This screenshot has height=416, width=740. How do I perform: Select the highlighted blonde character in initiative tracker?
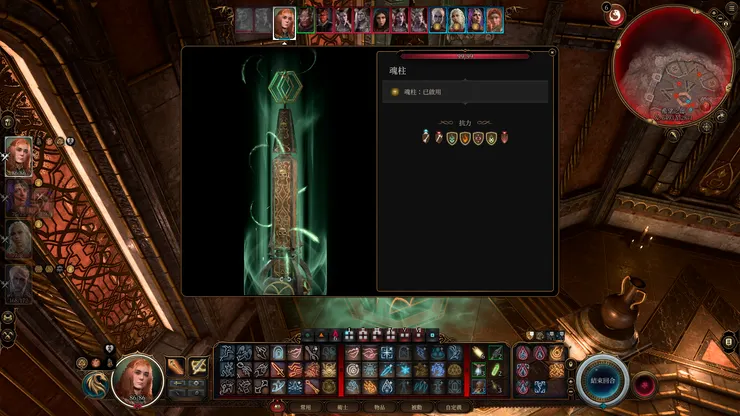pyautogui.click(x=284, y=21)
